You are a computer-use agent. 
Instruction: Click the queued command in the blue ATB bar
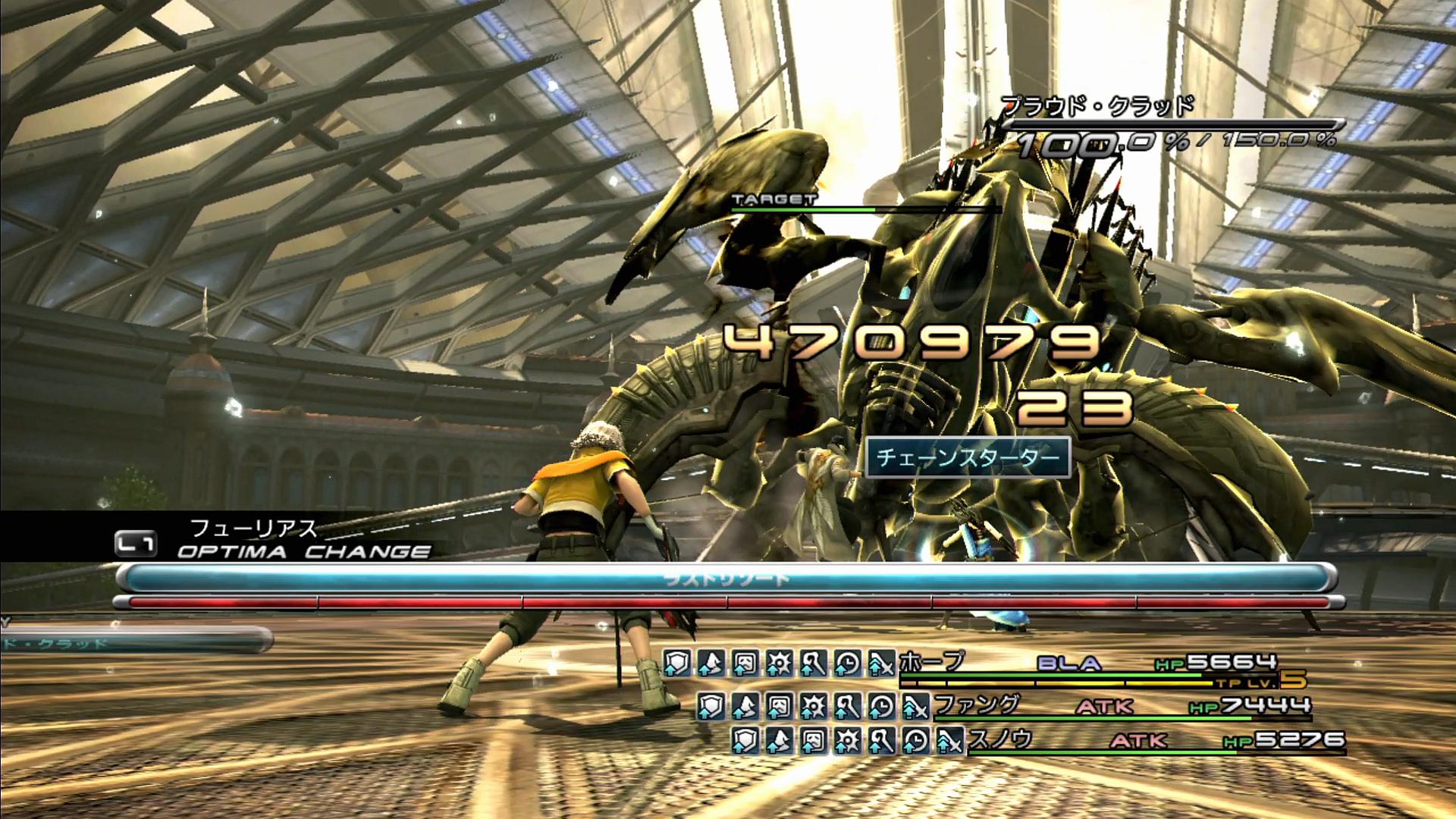coord(726,580)
